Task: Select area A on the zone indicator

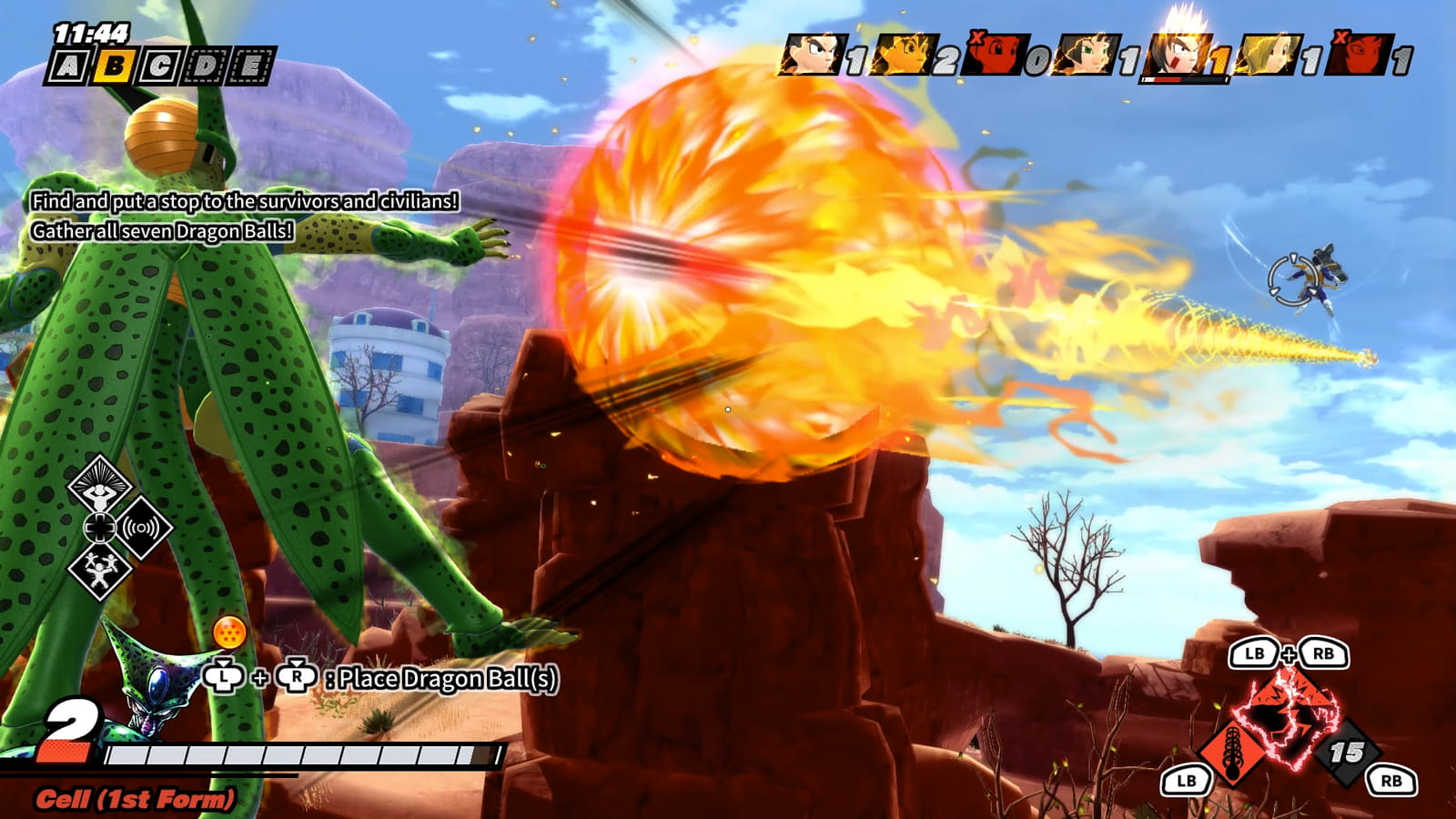Action: point(68,66)
